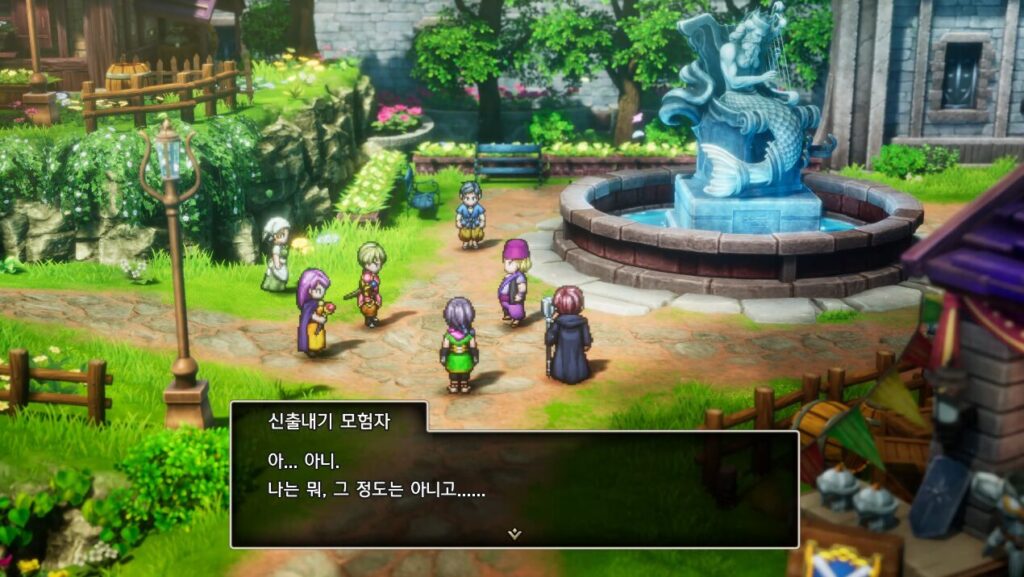Advance dialogue with the down arrow indicator
1024x577 pixels.
tap(514, 534)
